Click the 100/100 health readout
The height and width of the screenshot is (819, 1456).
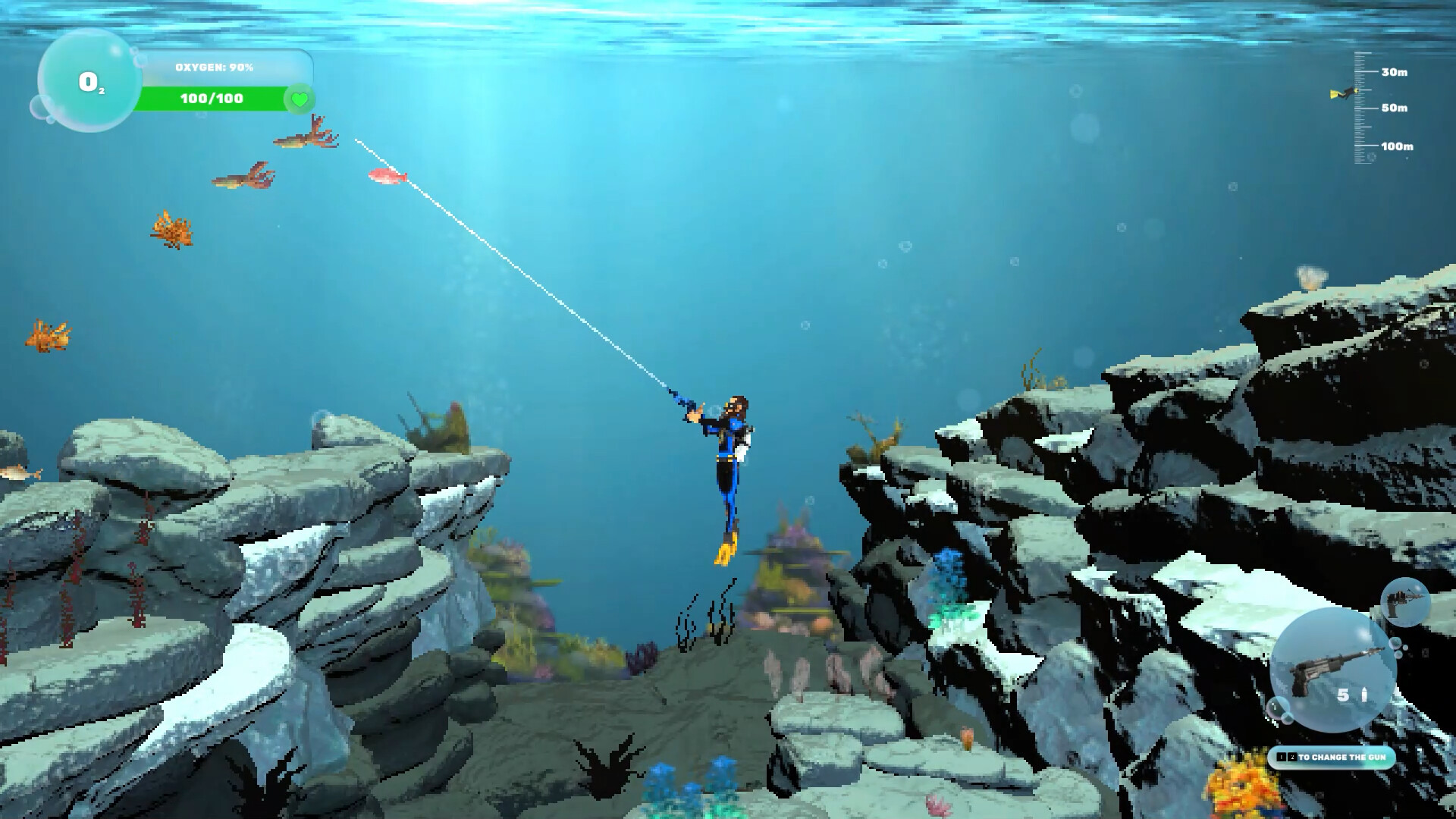tap(212, 98)
